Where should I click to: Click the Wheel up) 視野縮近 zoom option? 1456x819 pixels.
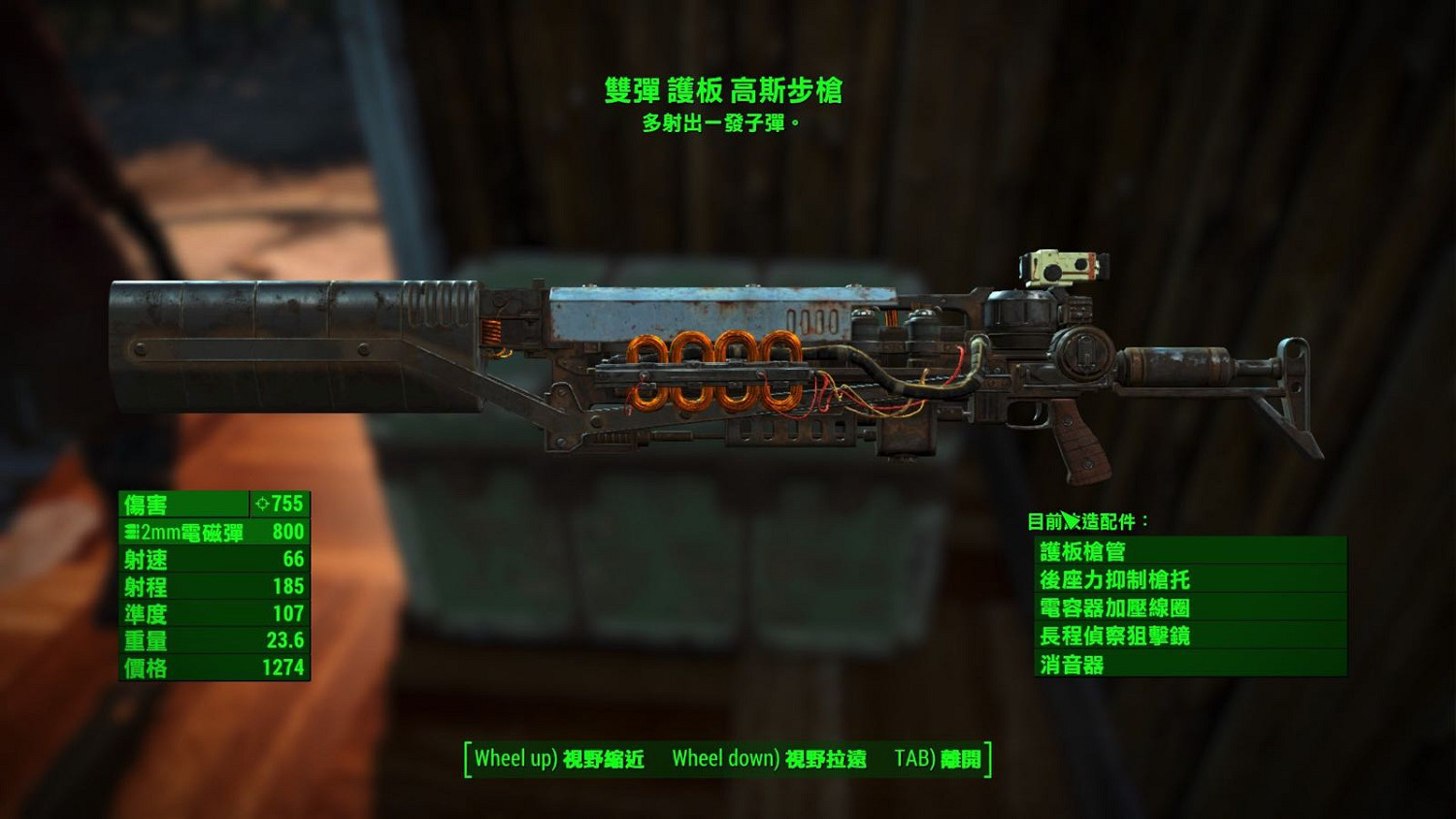pyautogui.click(x=558, y=760)
